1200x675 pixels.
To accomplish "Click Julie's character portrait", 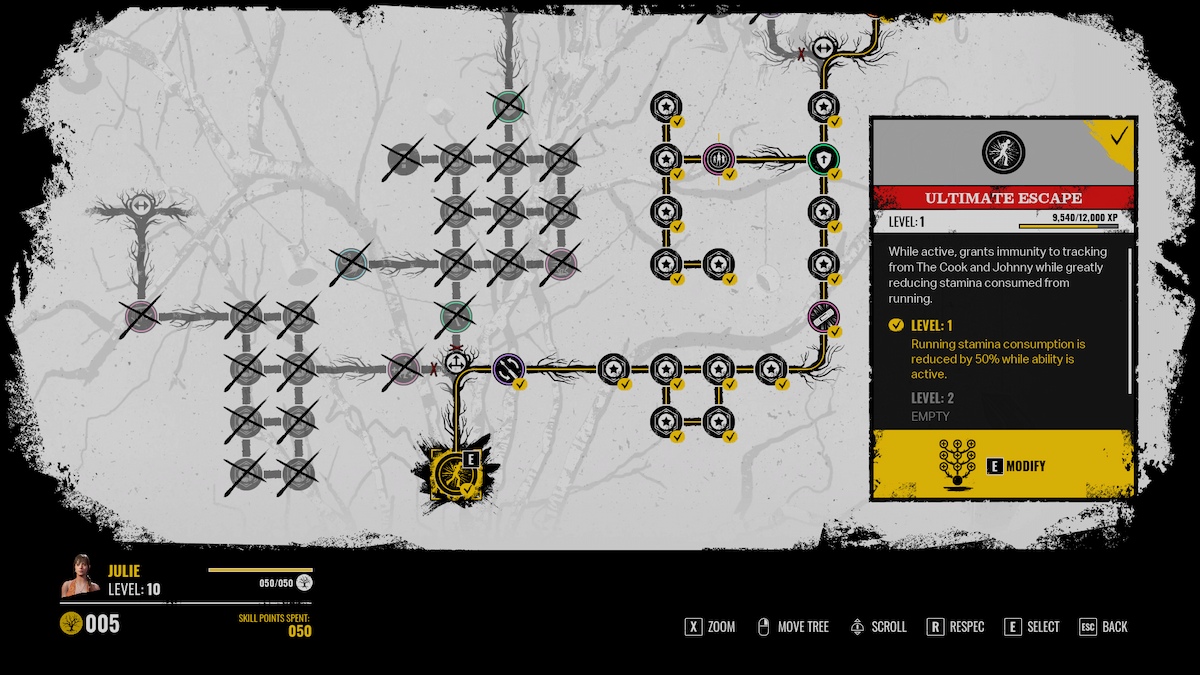I will tap(81, 576).
